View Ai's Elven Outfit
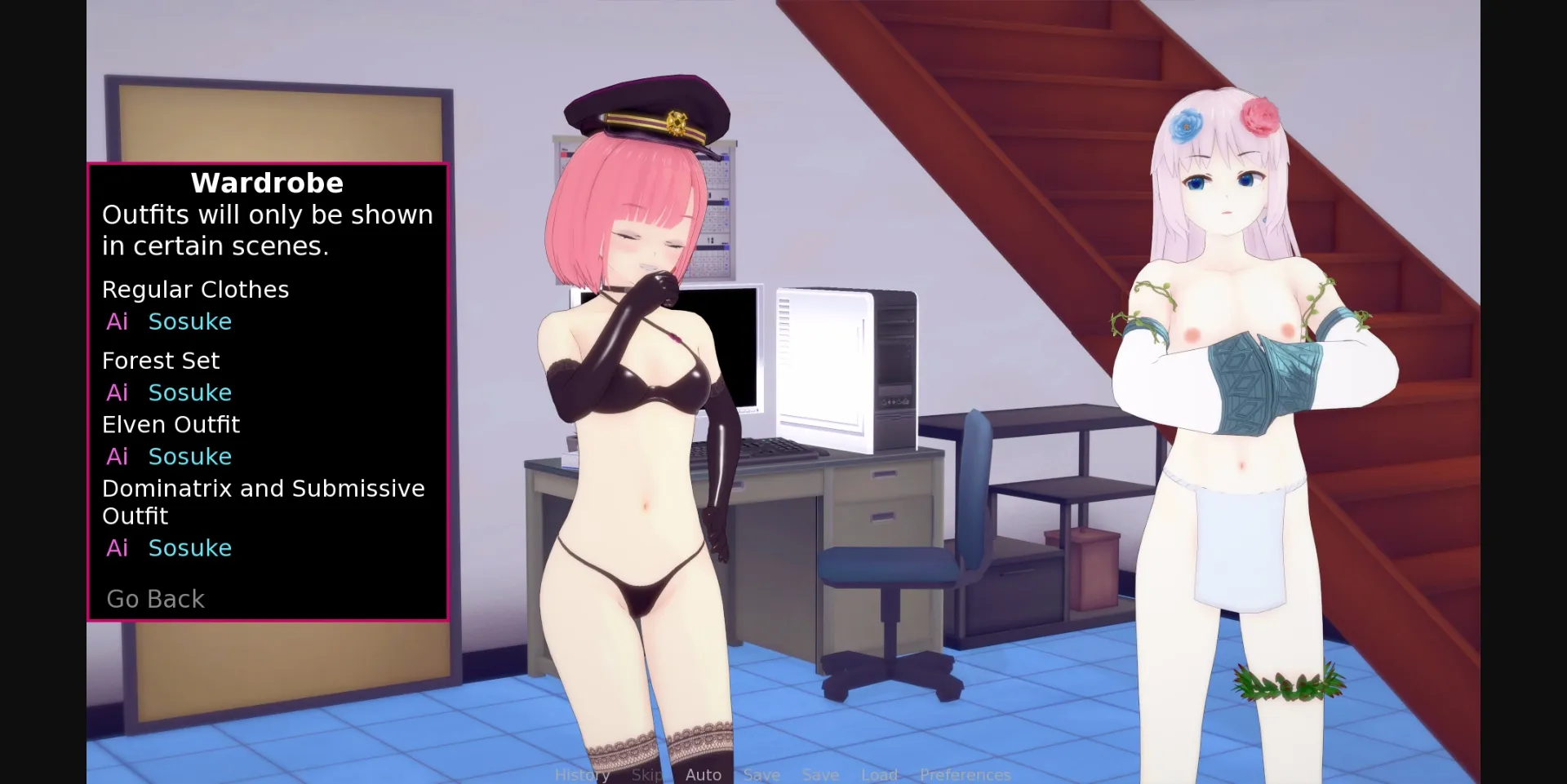 click(118, 457)
